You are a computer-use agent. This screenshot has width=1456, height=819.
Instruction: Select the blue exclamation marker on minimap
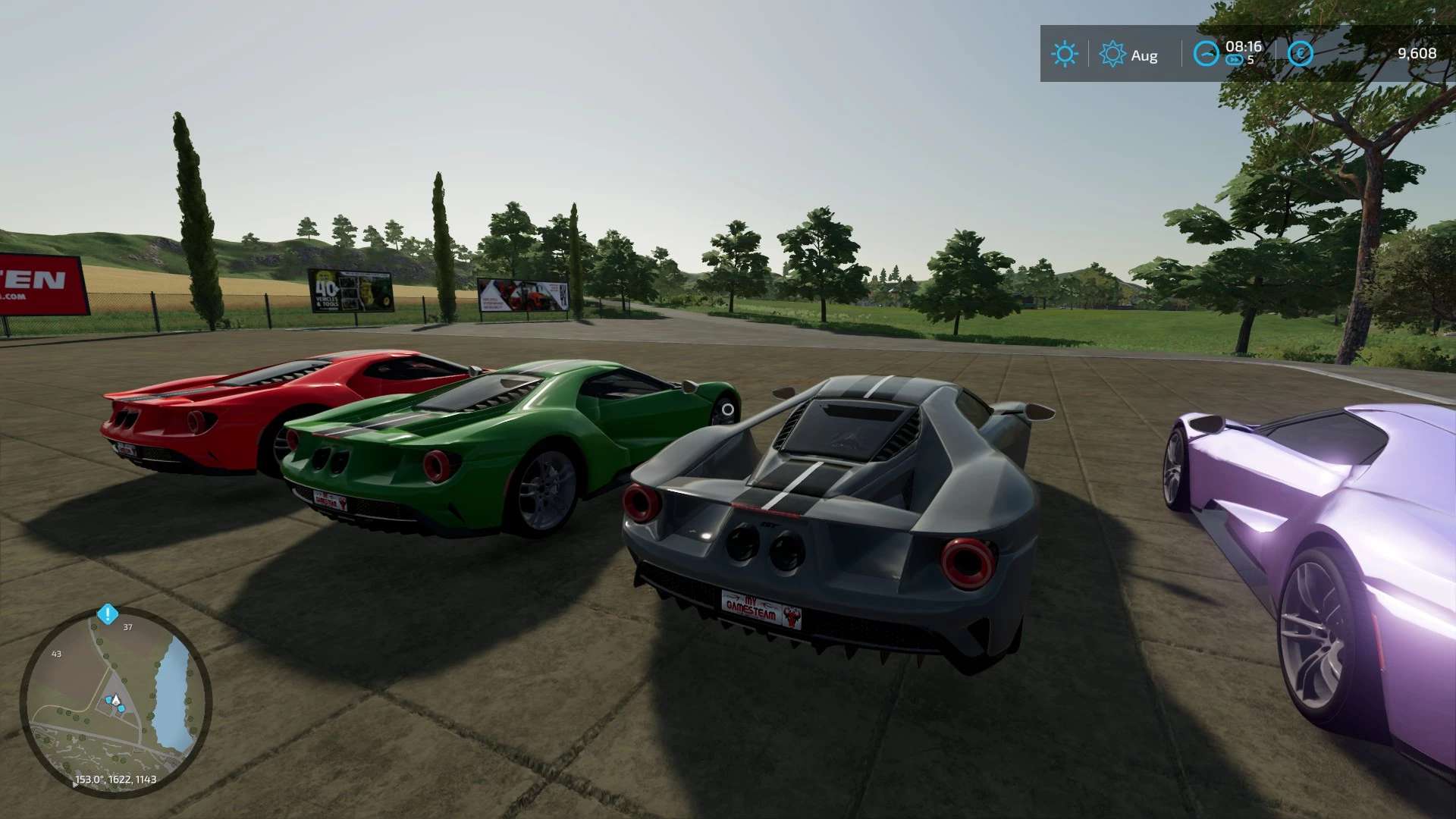tap(108, 613)
